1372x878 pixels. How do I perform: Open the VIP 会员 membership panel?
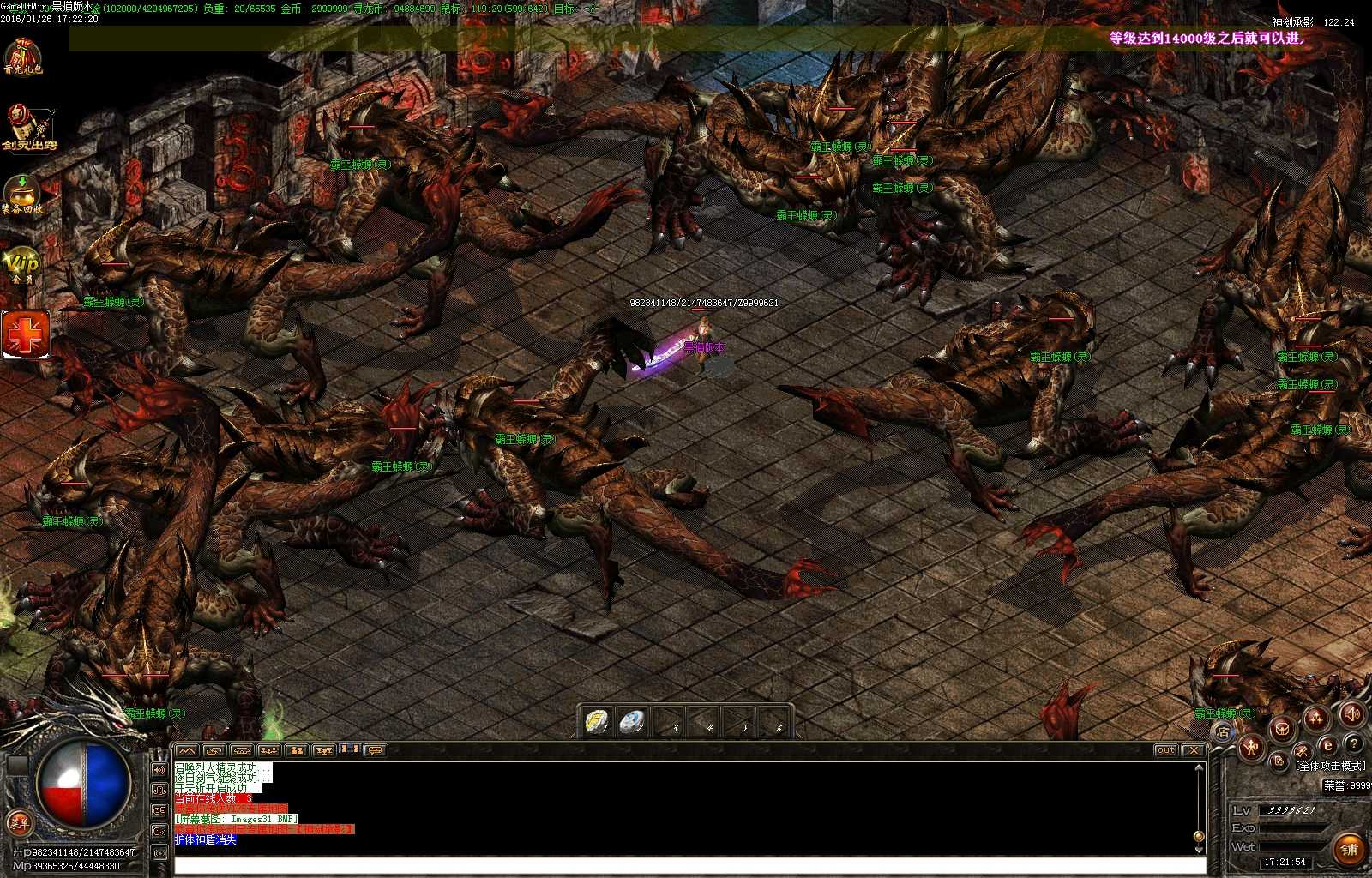coord(22,262)
